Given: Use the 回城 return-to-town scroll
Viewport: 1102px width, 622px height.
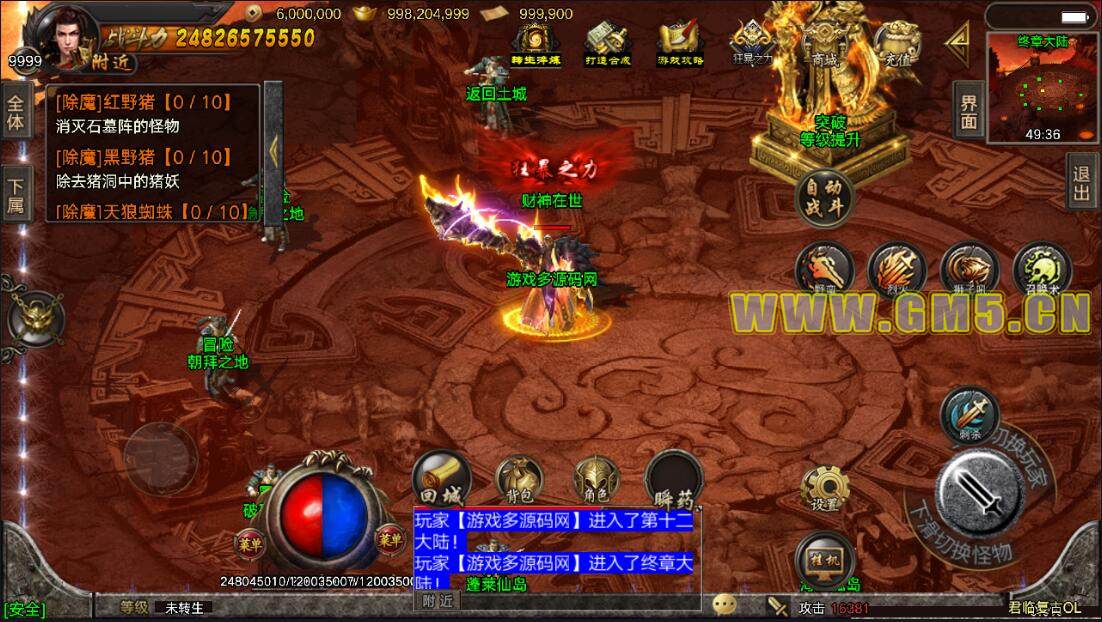Looking at the screenshot, I should click(440, 477).
